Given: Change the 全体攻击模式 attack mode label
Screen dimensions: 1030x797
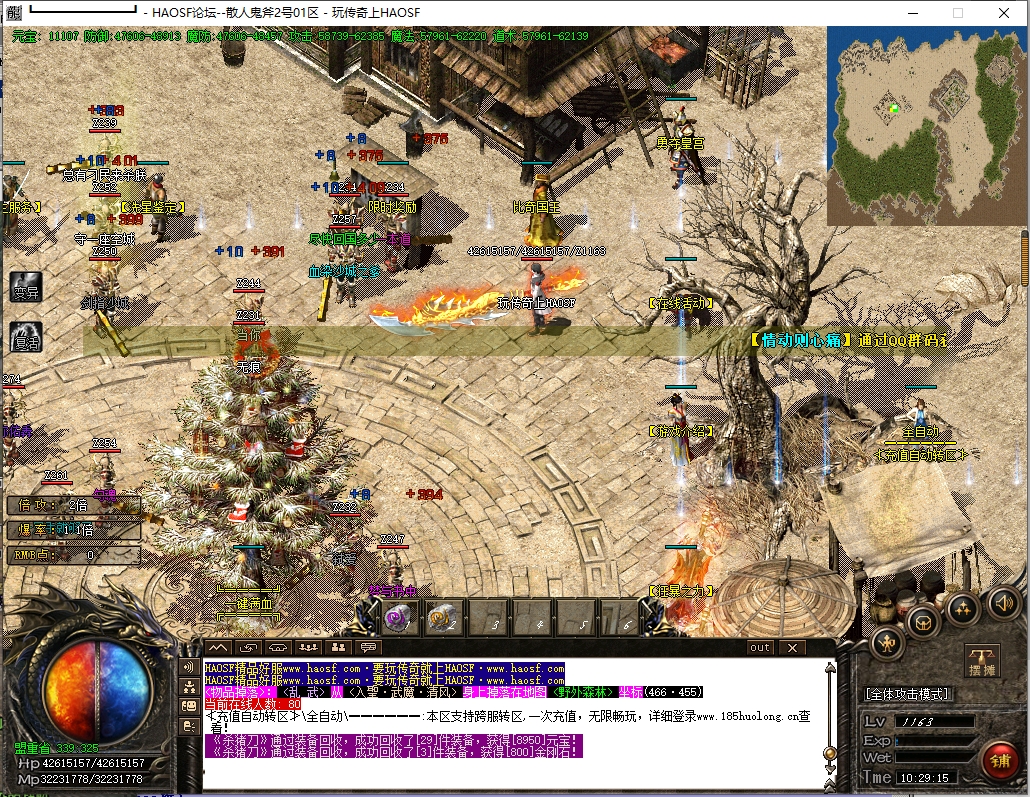Looking at the screenshot, I should point(908,693).
